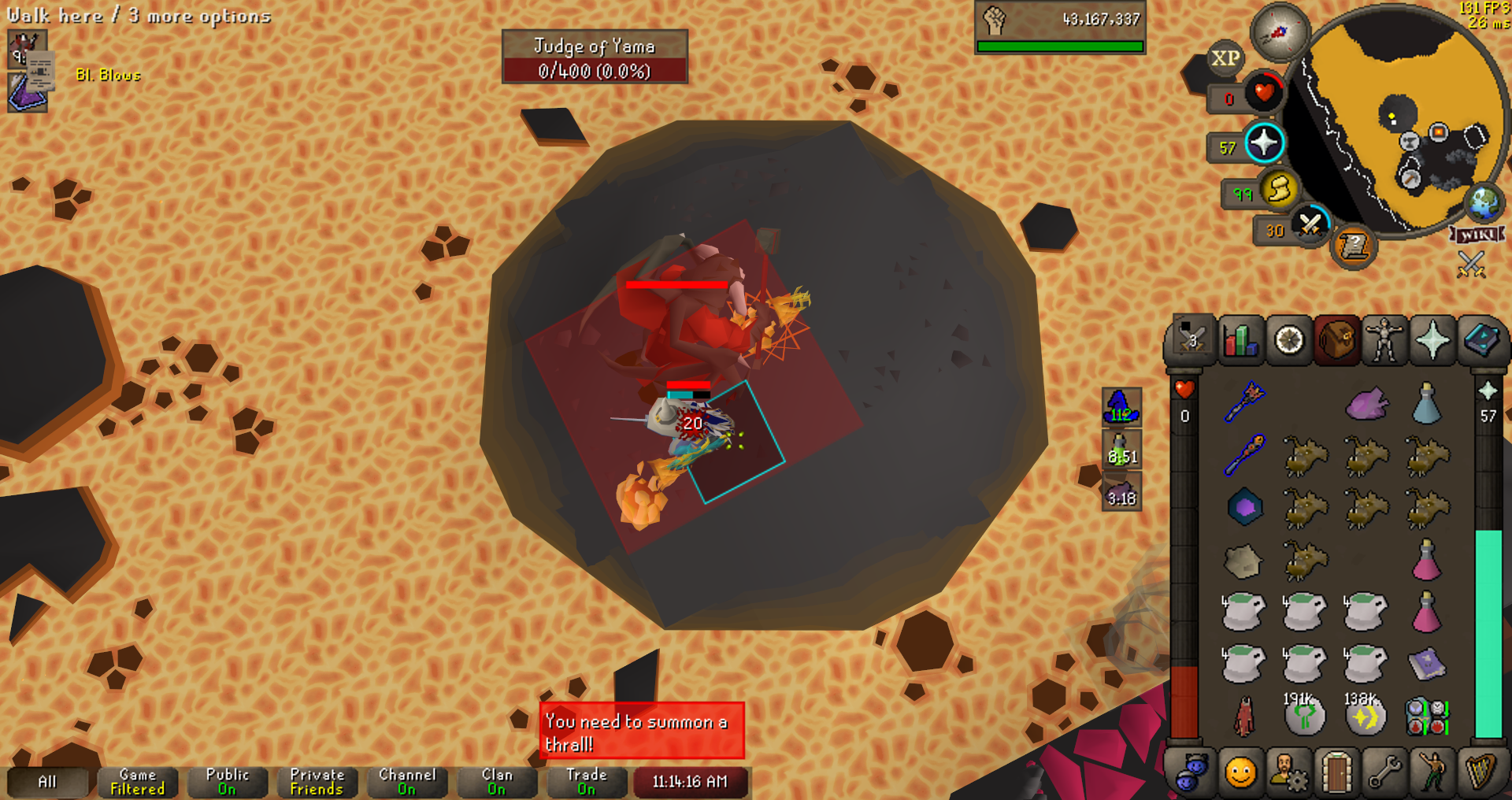Select the purple book in inventory
This screenshot has height=800, width=1512.
[1426, 664]
